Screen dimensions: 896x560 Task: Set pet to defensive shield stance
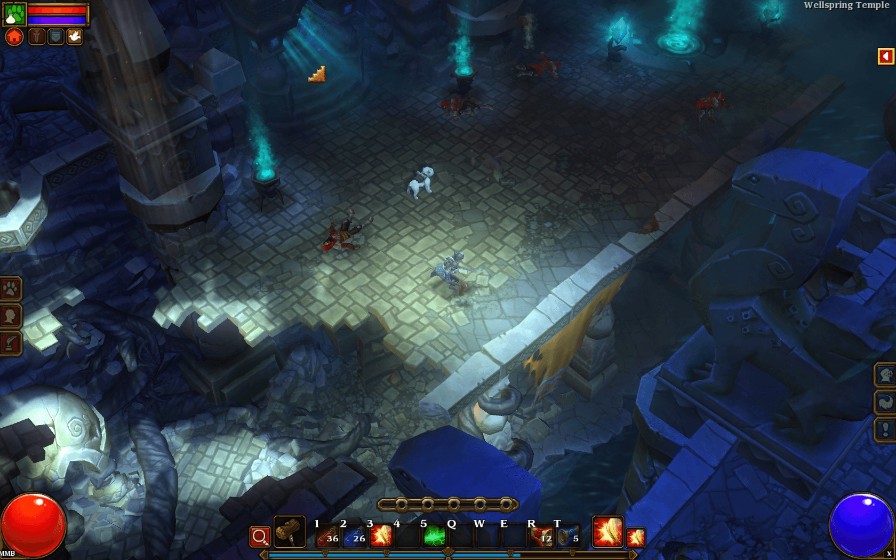55,37
